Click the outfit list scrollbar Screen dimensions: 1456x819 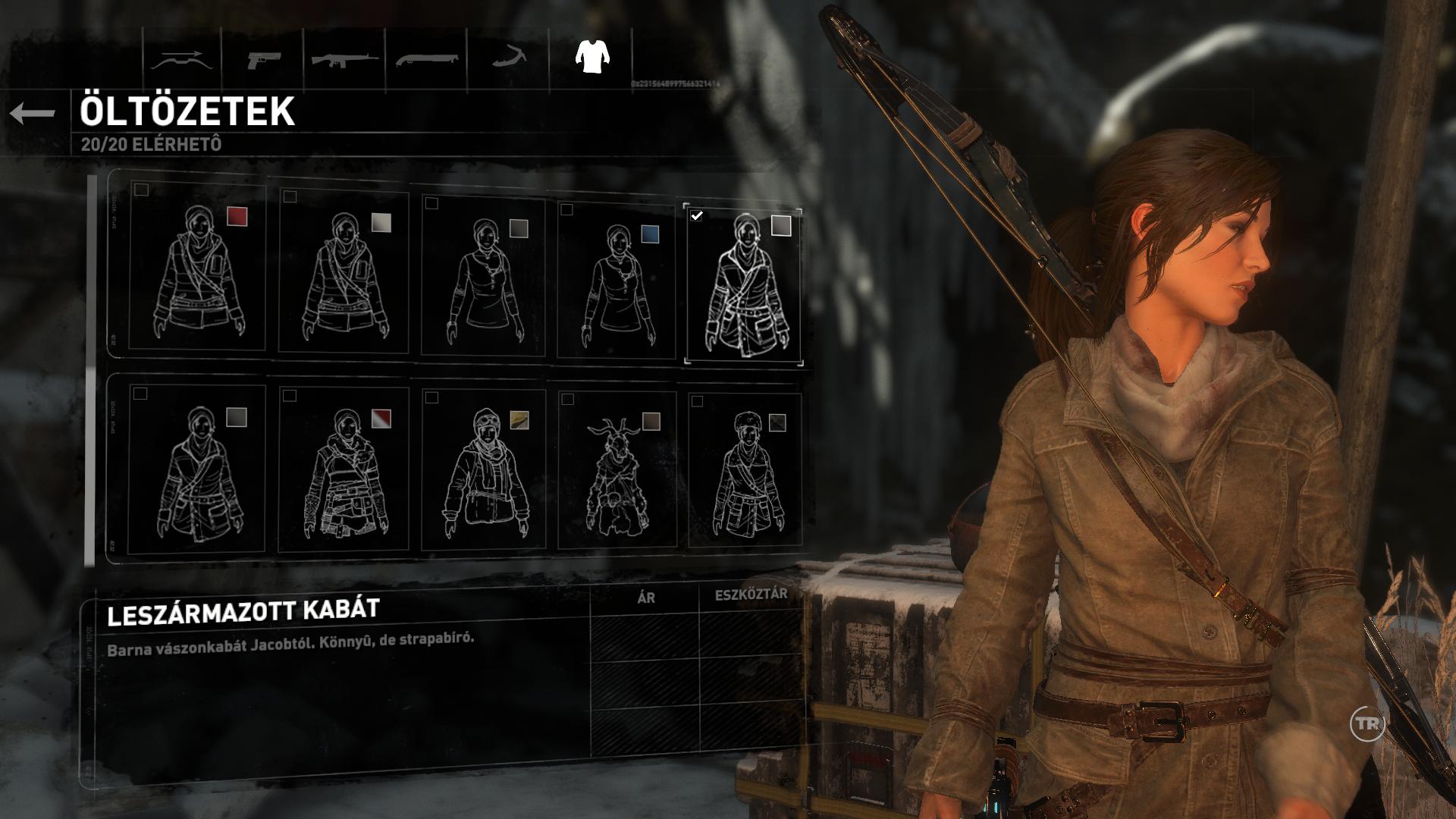90,370
